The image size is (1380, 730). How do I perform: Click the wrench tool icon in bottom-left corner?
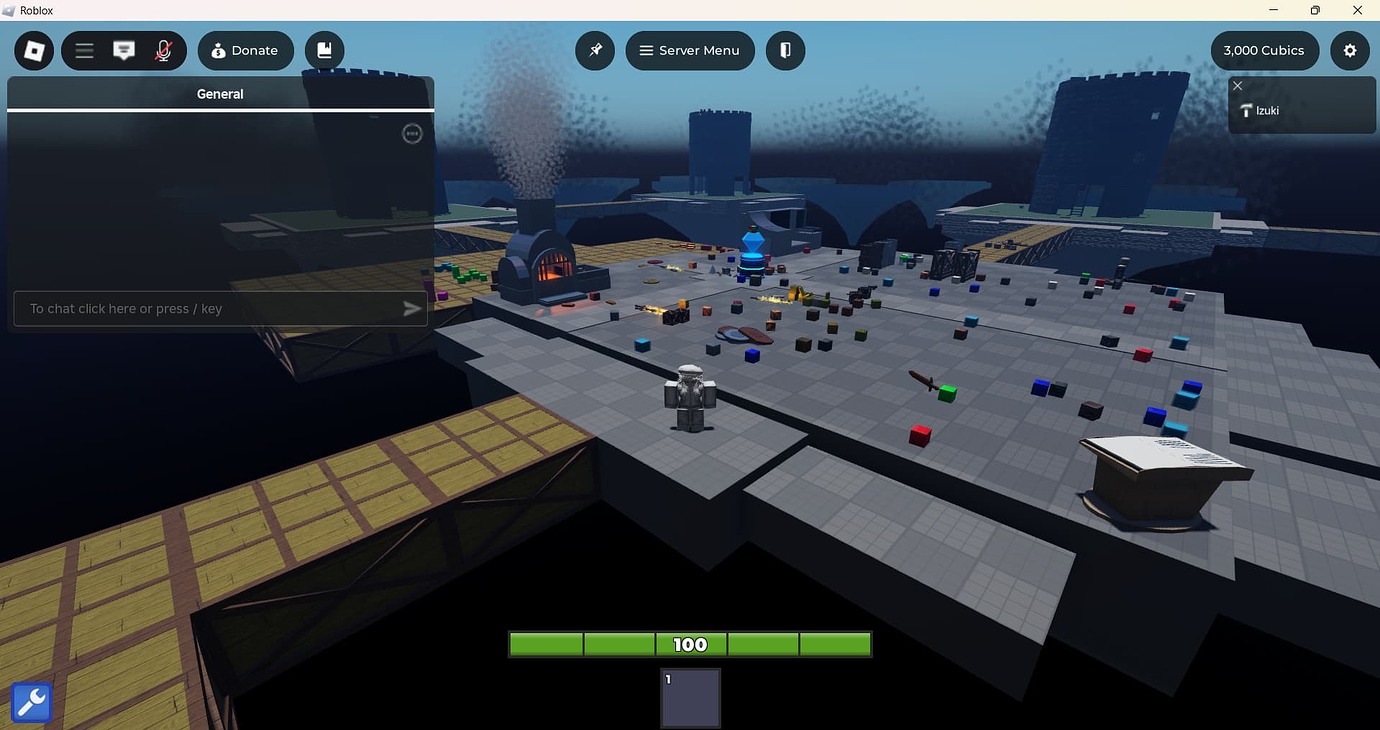[30, 701]
